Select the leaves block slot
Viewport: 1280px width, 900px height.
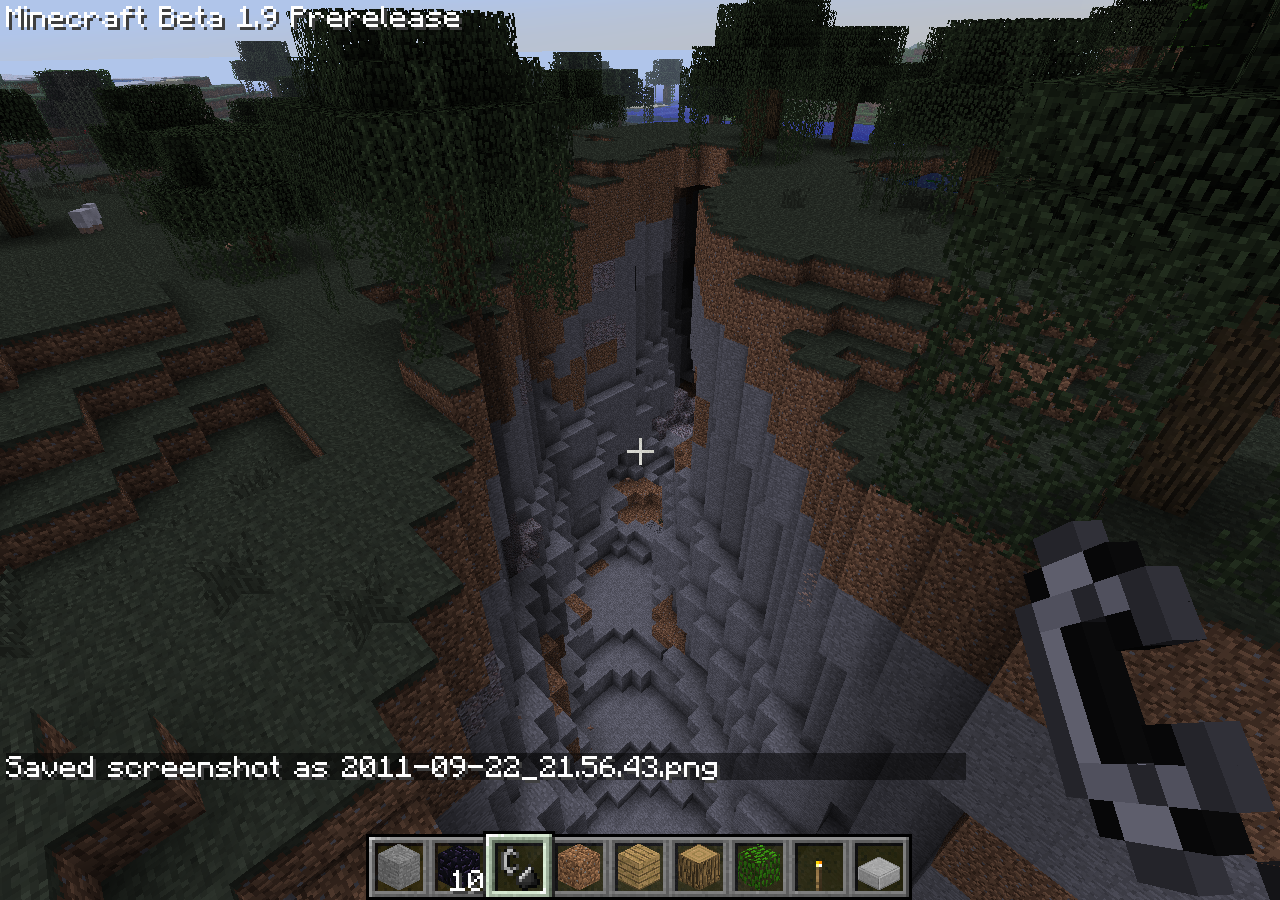point(759,866)
